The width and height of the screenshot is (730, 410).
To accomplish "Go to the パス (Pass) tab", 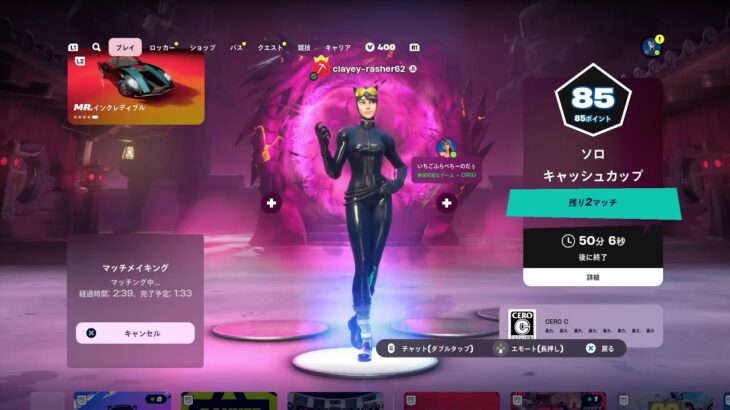I will (236, 47).
